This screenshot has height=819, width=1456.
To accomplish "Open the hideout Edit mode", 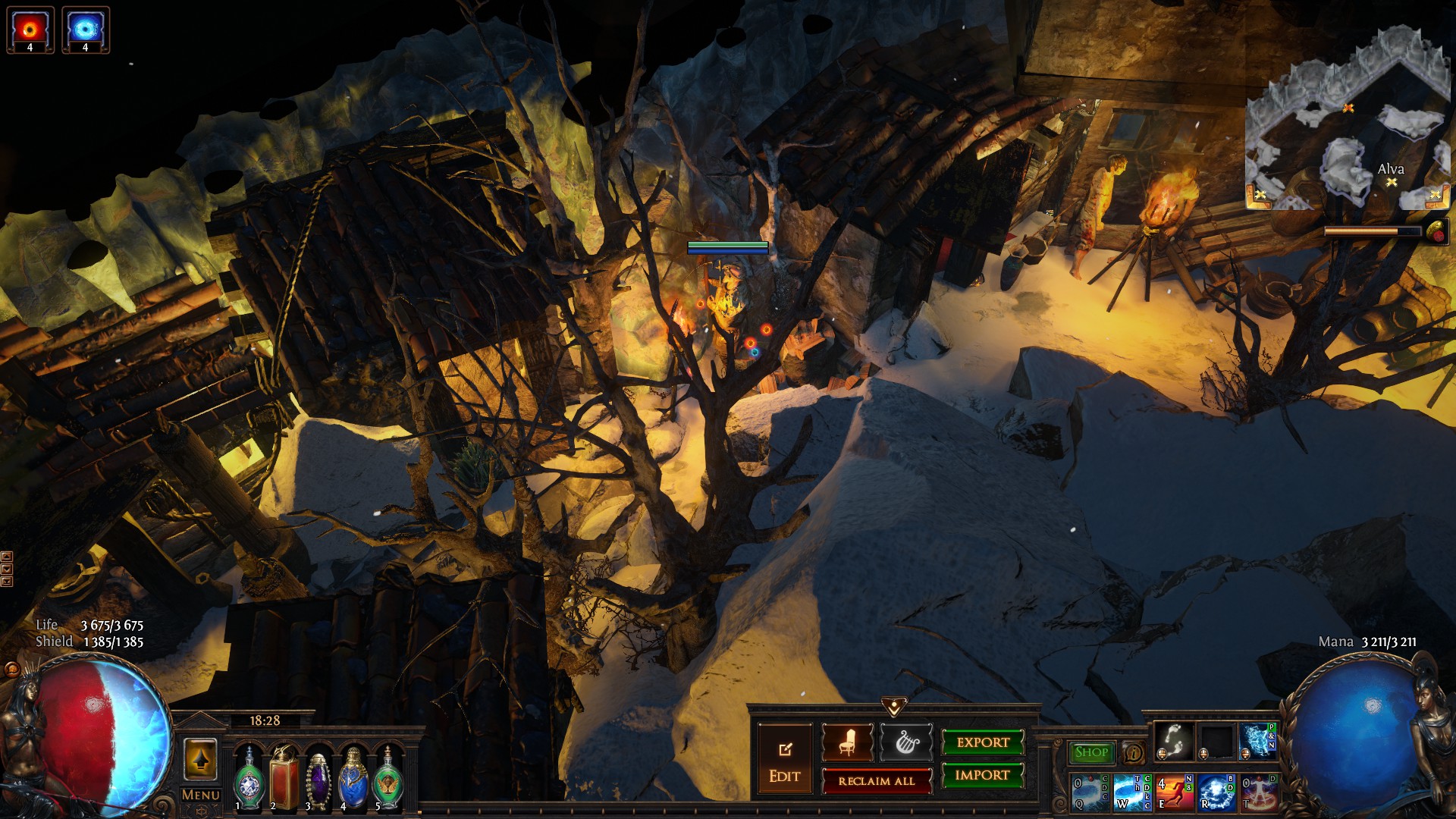I will [784, 759].
